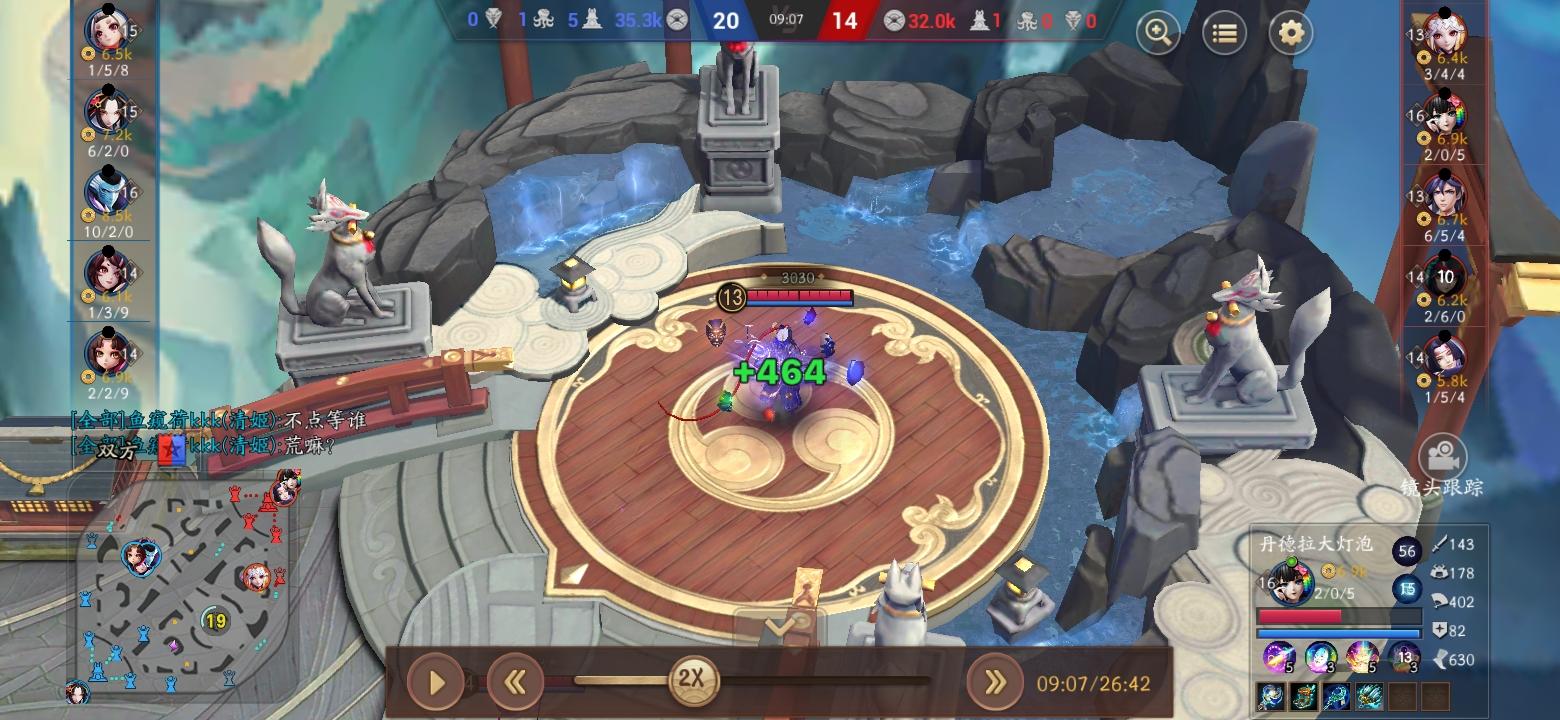Select the first ability icon of 丹德拉大灯泡
The height and width of the screenshot is (720, 1560).
1279,657
